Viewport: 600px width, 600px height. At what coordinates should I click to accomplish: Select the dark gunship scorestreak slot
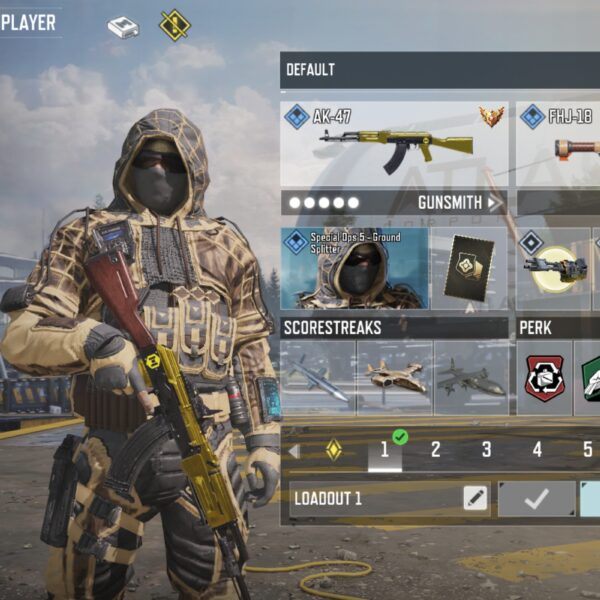471,377
